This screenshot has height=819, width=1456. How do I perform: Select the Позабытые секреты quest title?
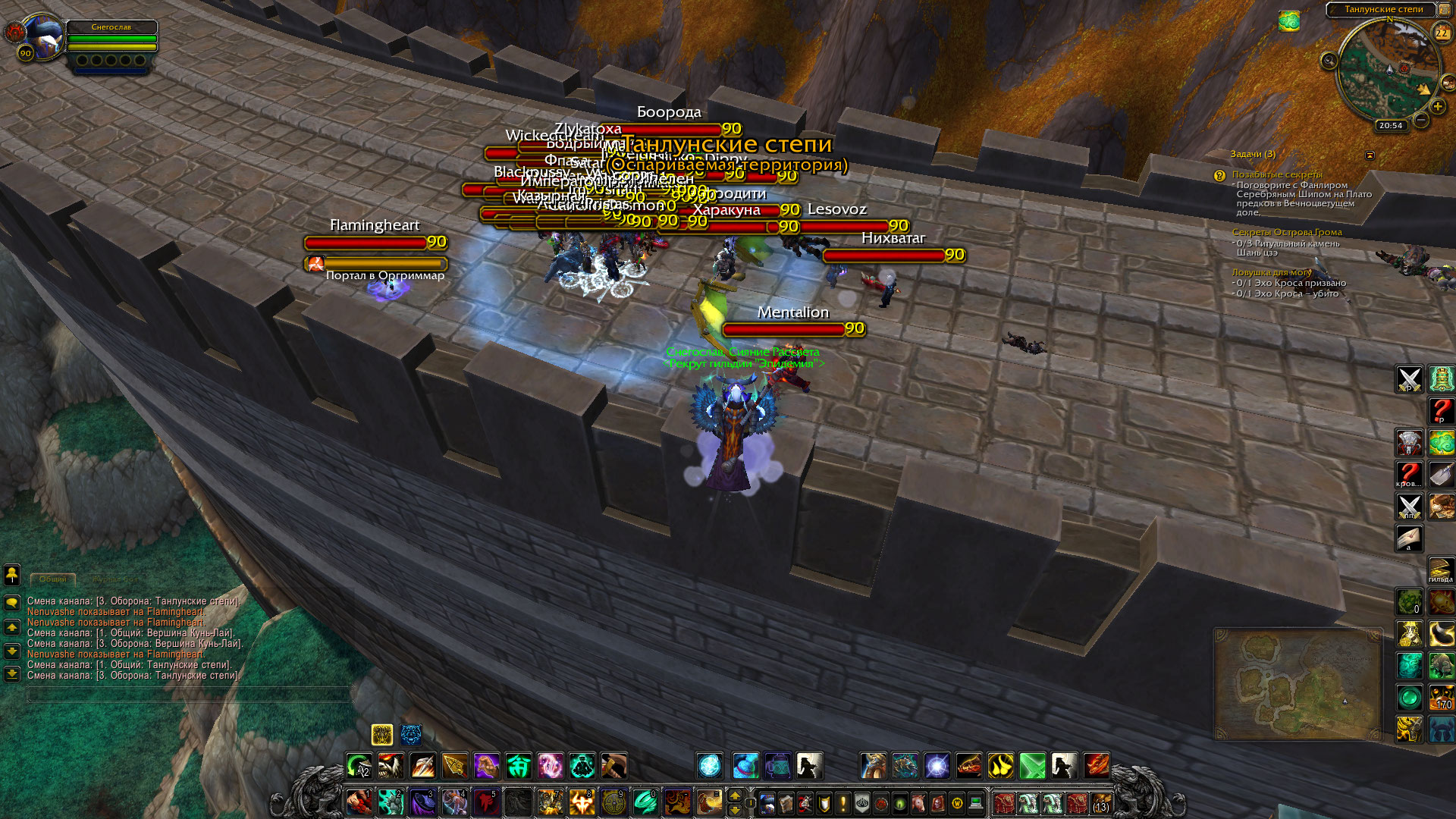pyautogui.click(x=1276, y=174)
